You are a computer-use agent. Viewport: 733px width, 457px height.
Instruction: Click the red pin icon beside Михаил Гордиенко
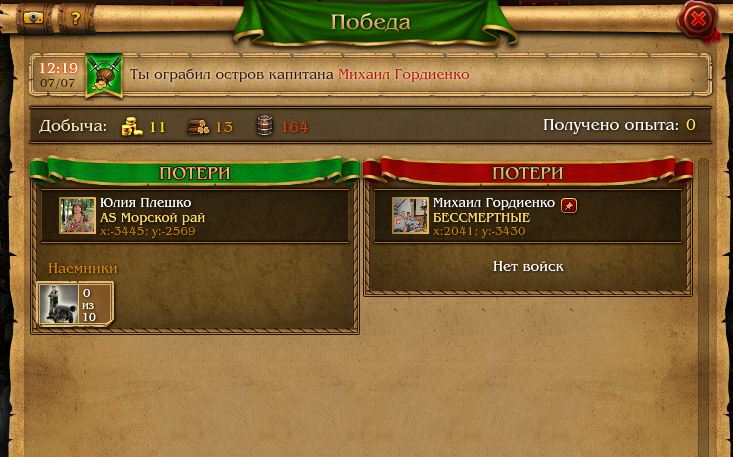tap(568, 205)
